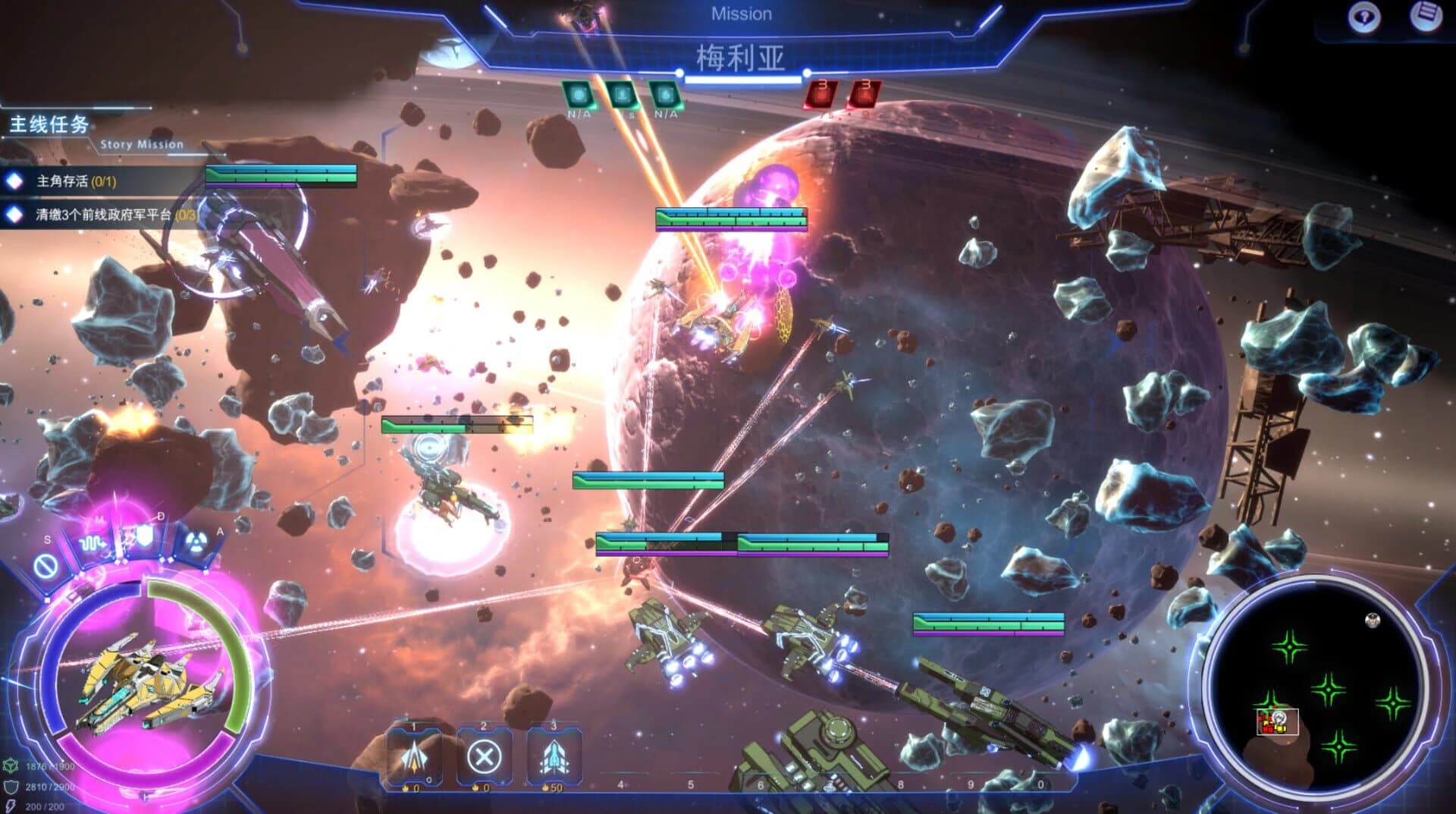This screenshot has width=1456, height=814.
Task: Click the prohibition ability marked S
Action: 45,566
